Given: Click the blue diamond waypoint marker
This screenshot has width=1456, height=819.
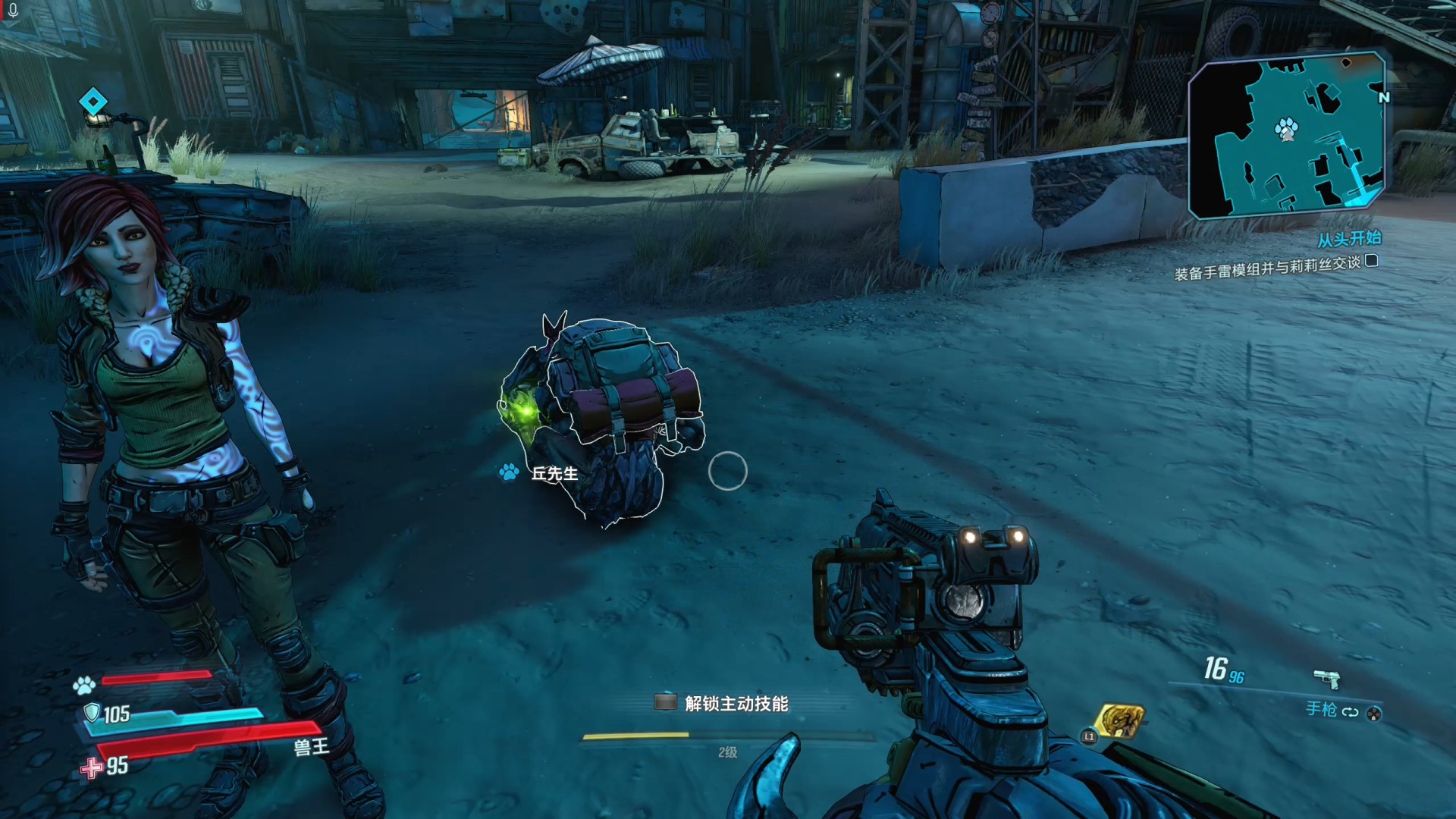Looking at the screenshot, I should [93, 101].
